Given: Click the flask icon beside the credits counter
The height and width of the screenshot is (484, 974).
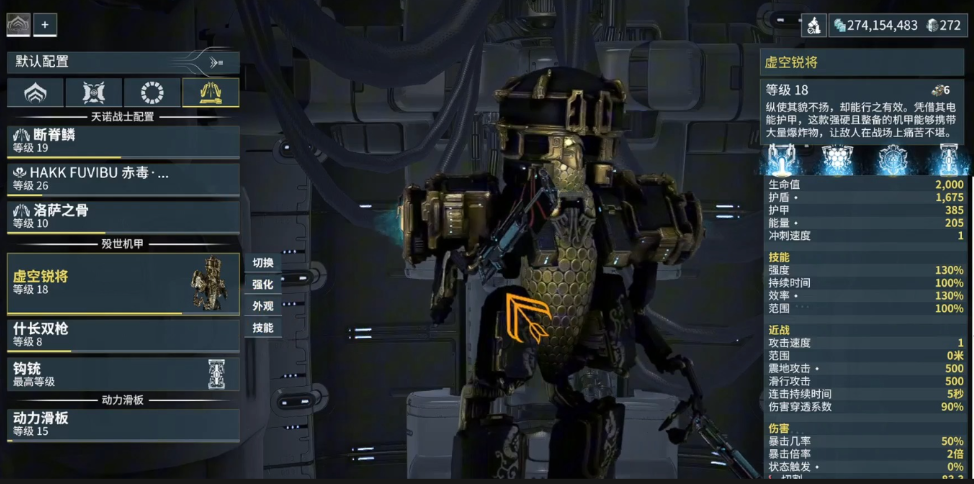Looking at the screenshot, I should click(814, 25).
